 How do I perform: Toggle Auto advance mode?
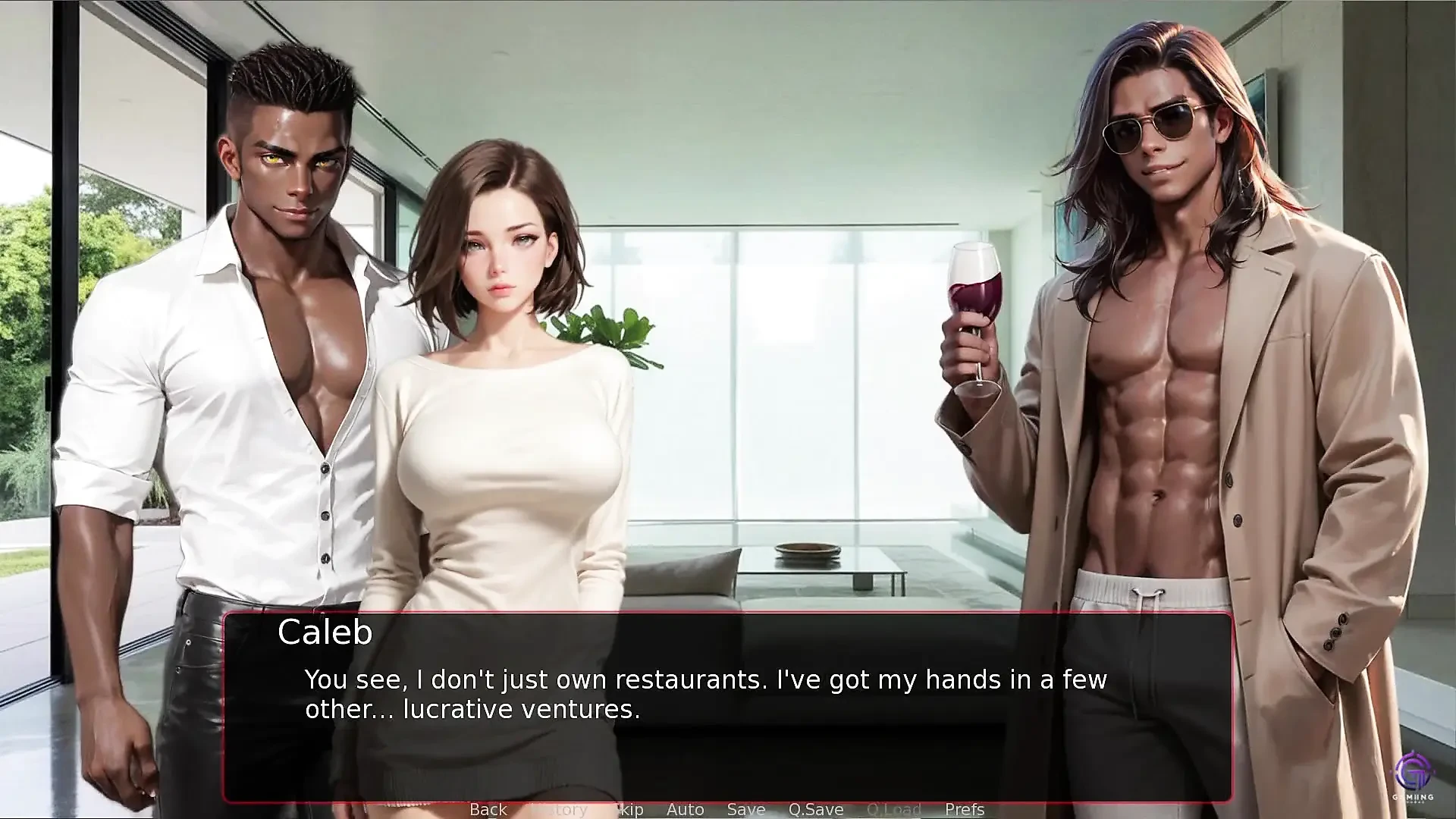(685, 809)
